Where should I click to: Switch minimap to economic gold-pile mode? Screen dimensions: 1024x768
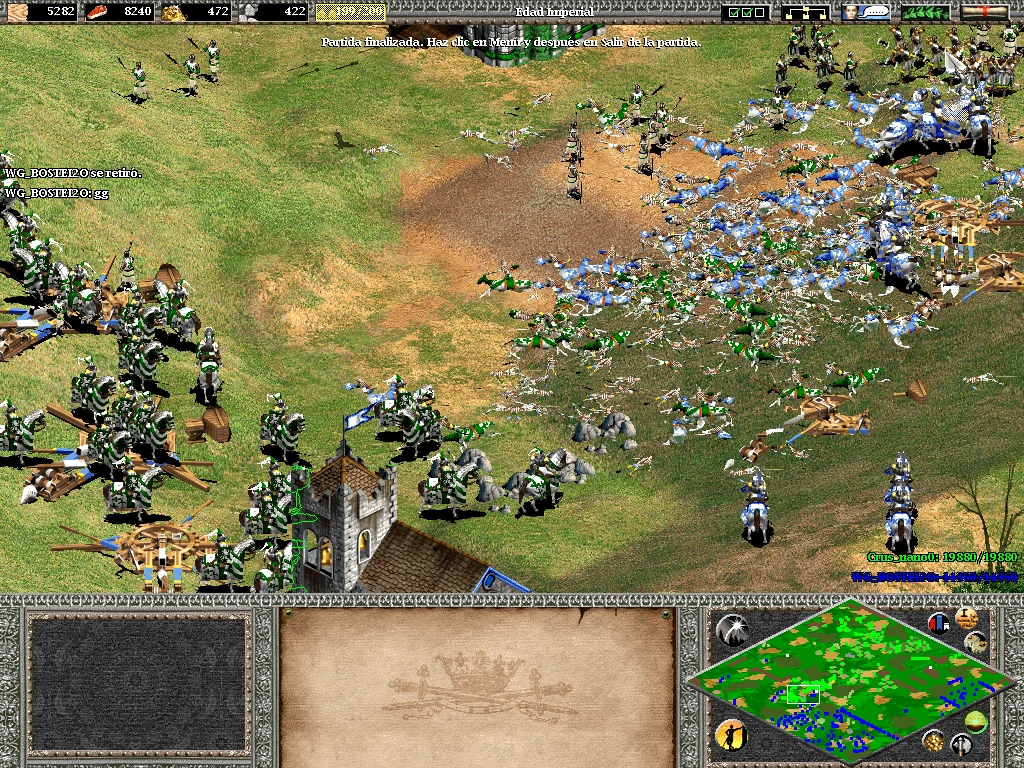pos(933,740)
